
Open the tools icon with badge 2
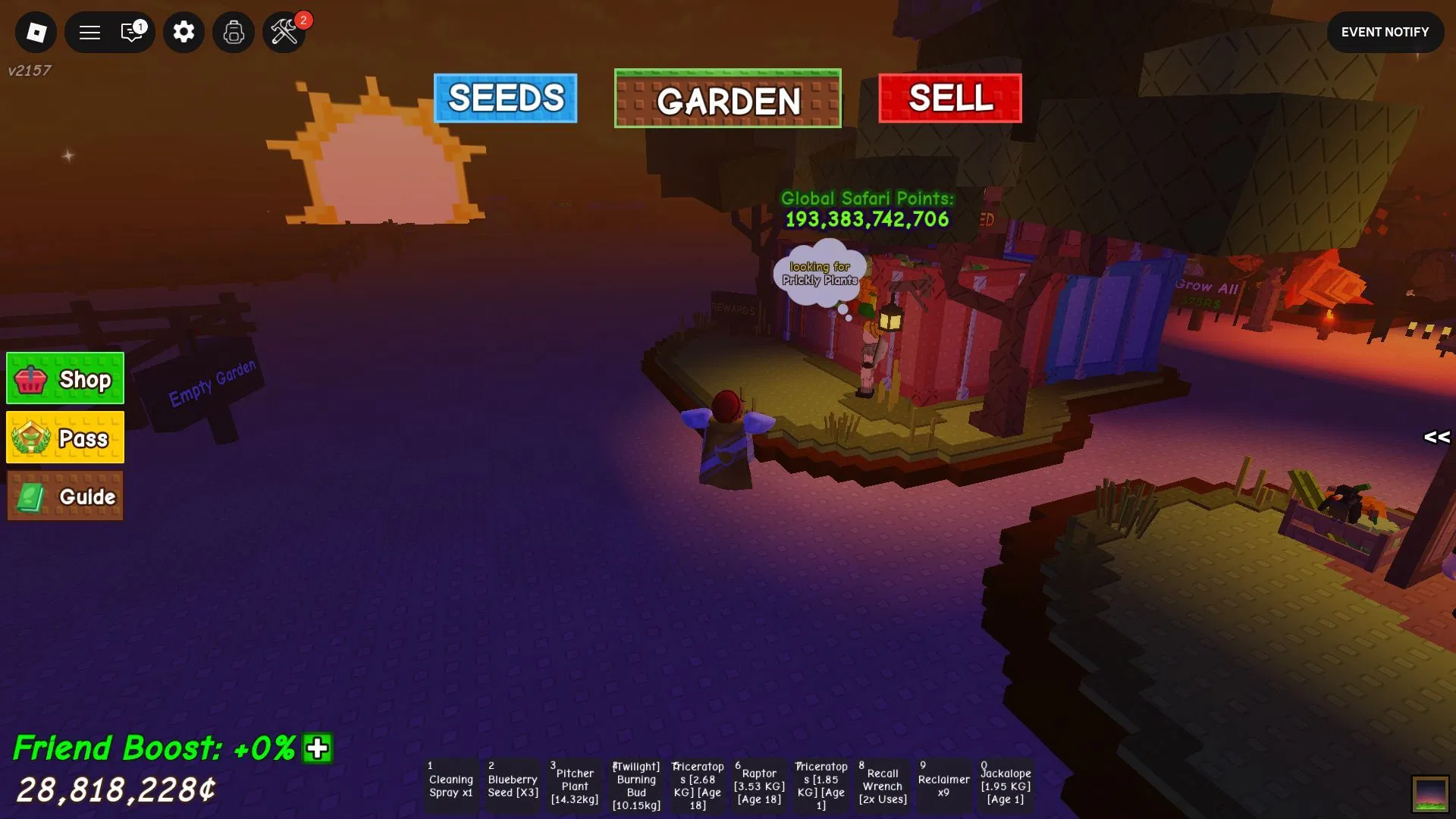click(x=283, y=34)
